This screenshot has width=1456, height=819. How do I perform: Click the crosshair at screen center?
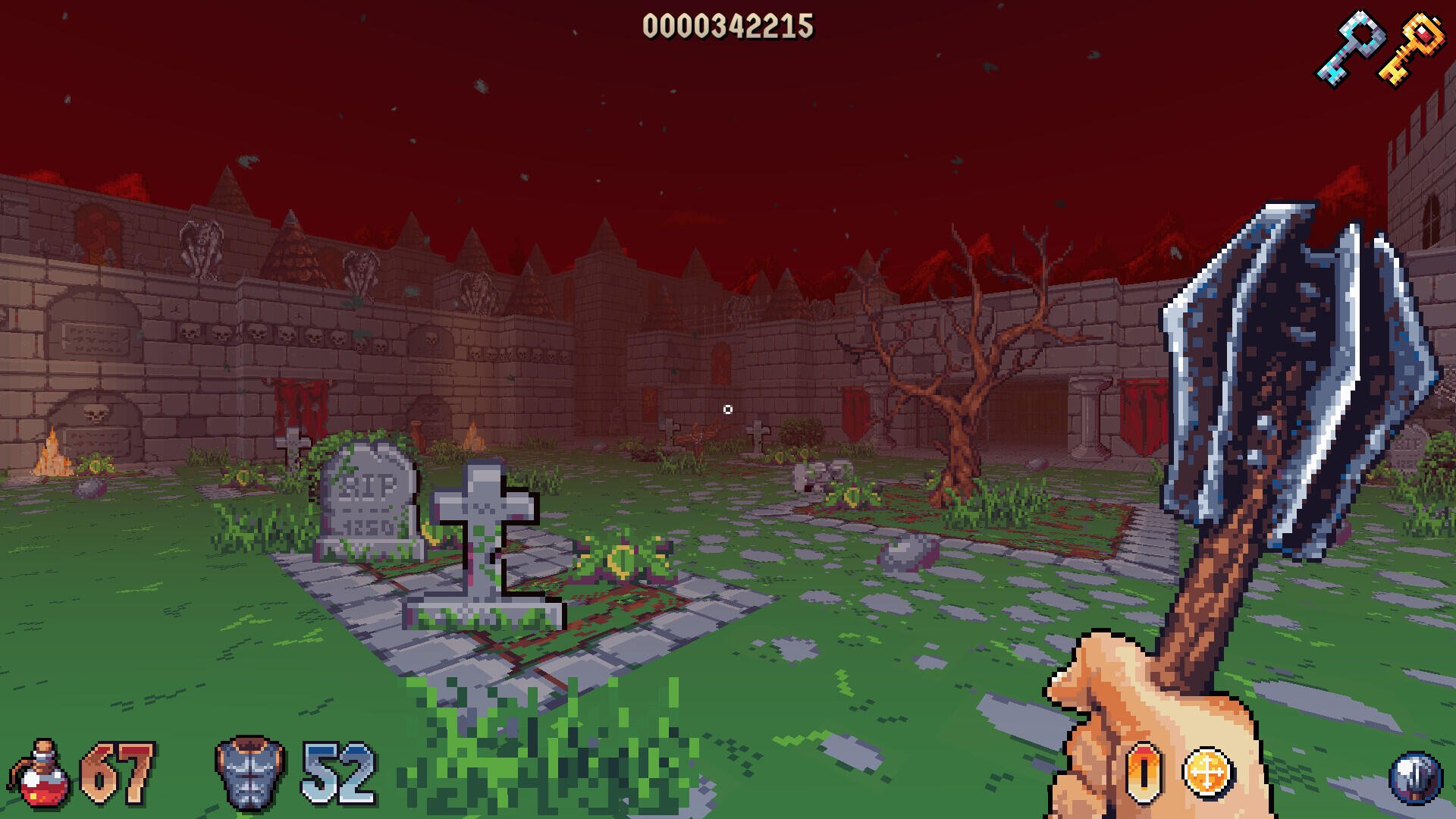tap(728, 409)
